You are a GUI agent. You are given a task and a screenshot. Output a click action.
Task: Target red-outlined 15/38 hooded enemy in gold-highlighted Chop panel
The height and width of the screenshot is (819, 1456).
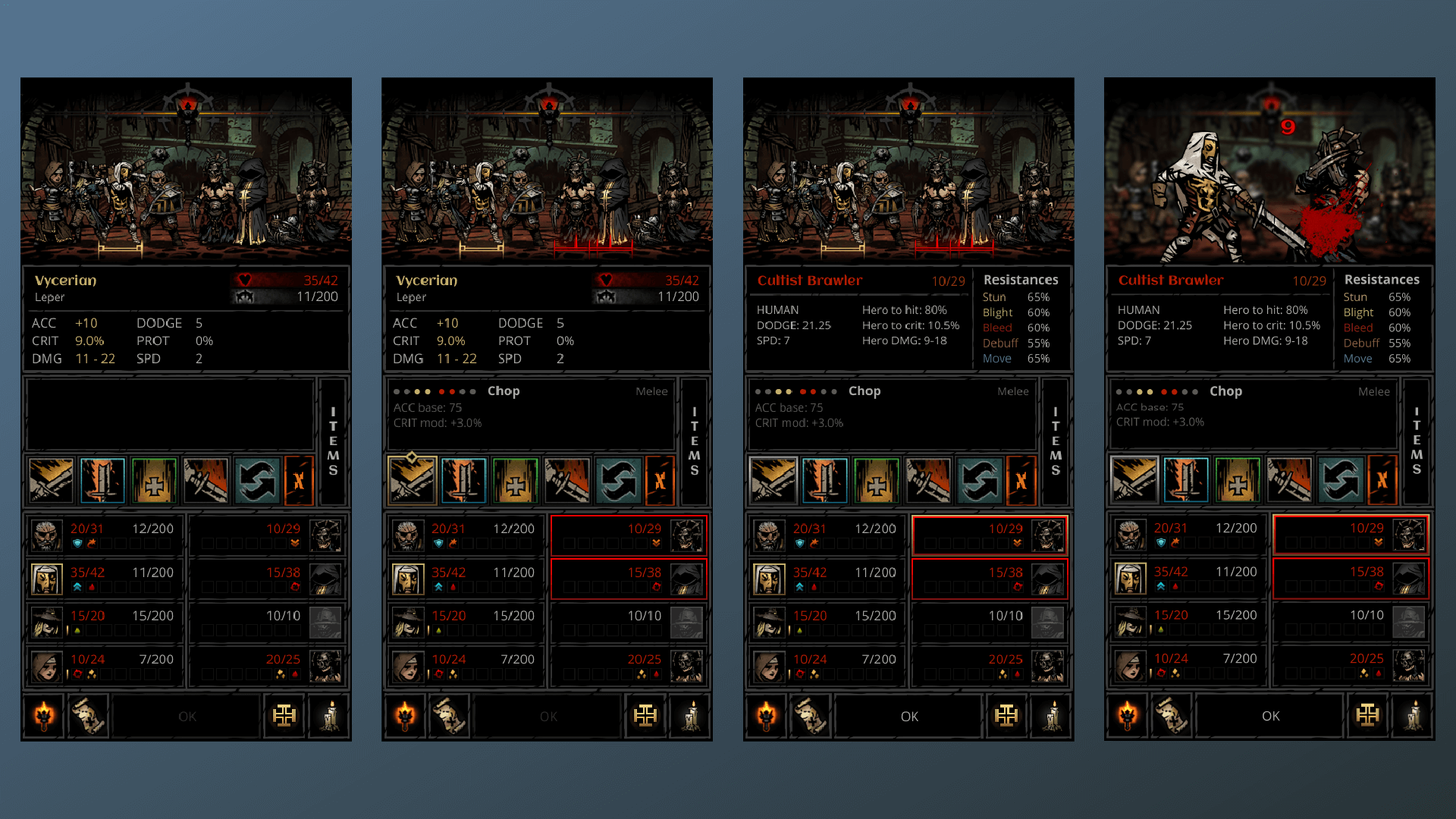click(x=629, y=579)
